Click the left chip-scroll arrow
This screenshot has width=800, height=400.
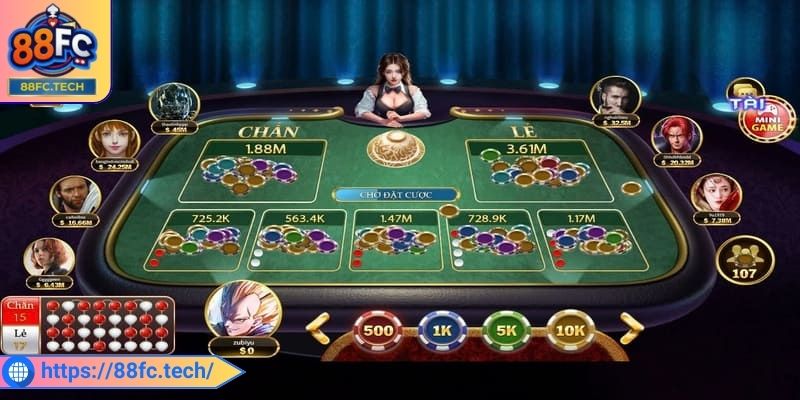point(318,327)
